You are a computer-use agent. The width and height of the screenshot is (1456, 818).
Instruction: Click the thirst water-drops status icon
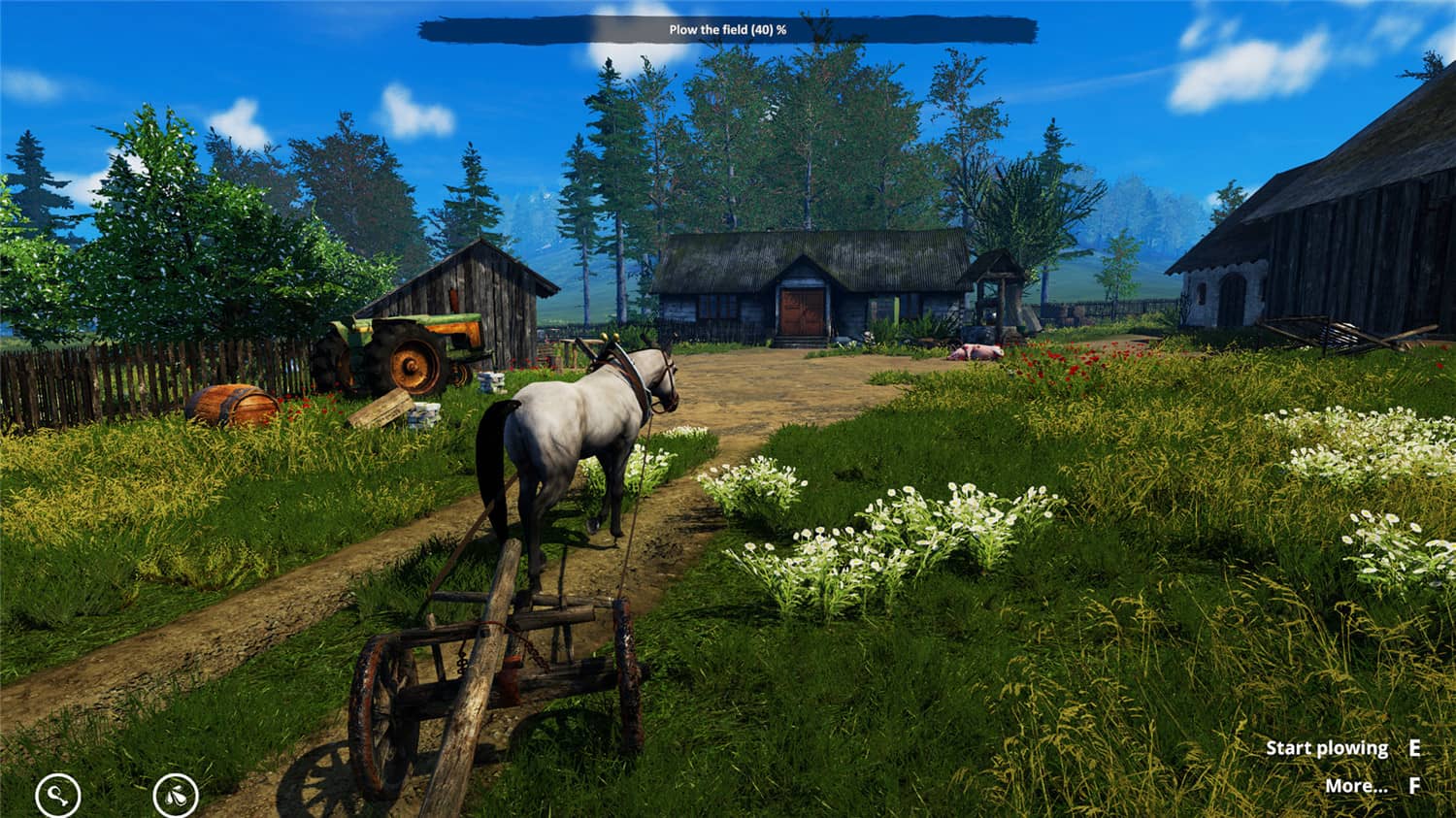175,794
